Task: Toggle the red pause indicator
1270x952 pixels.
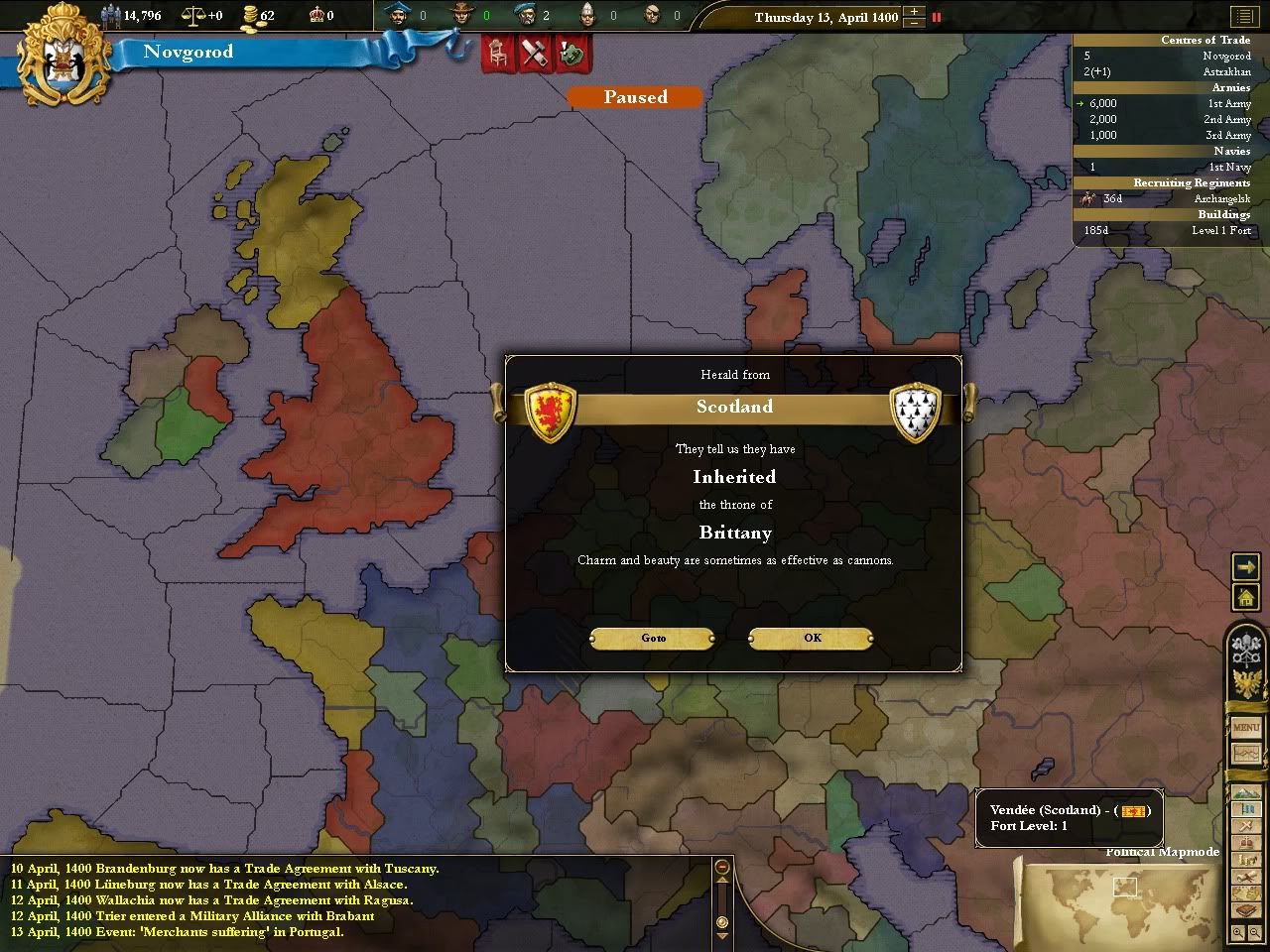Action: 937,17
